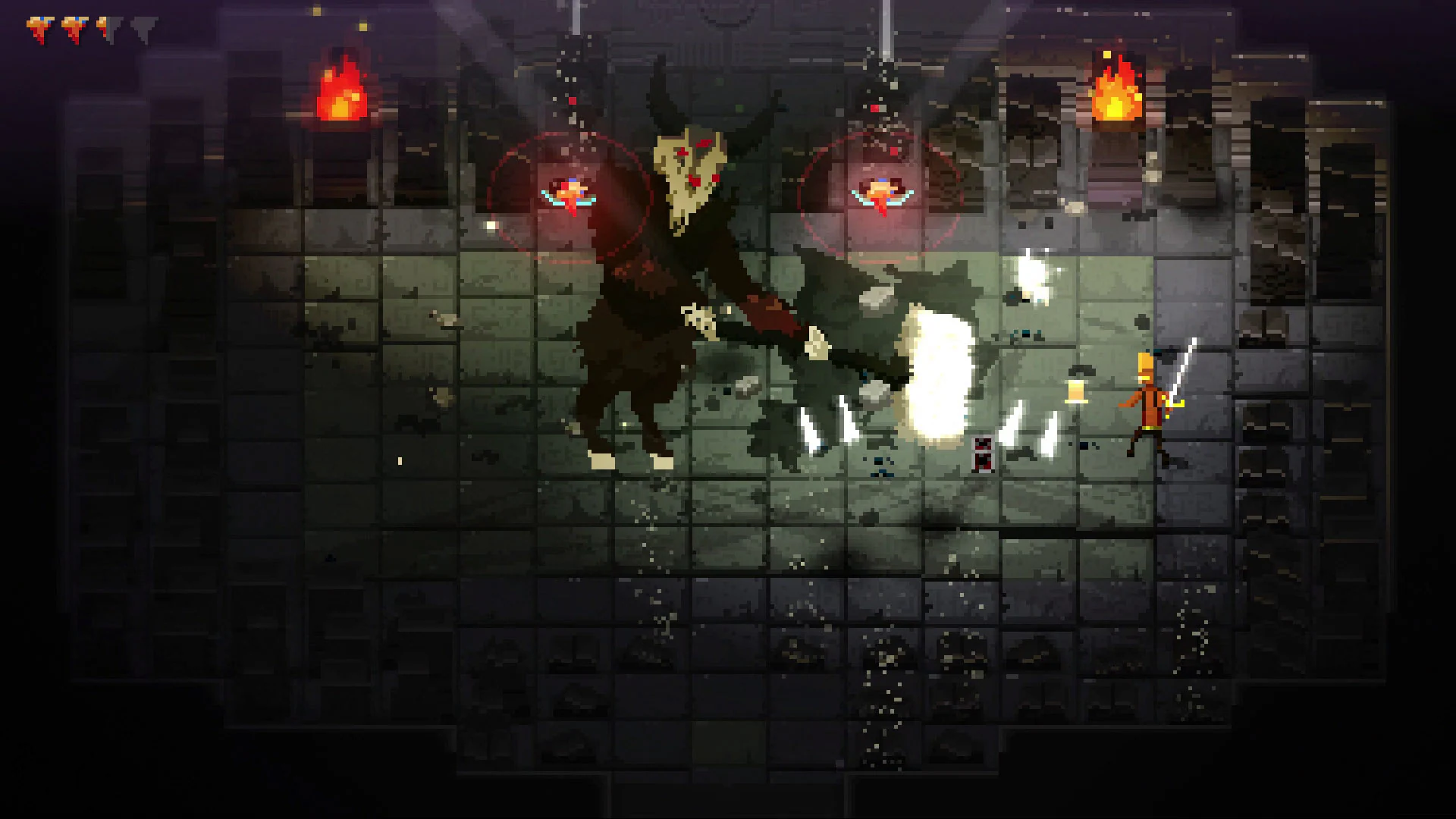Click the first full health heart icon
1456x819 pixels.
(x=38, y=30)
